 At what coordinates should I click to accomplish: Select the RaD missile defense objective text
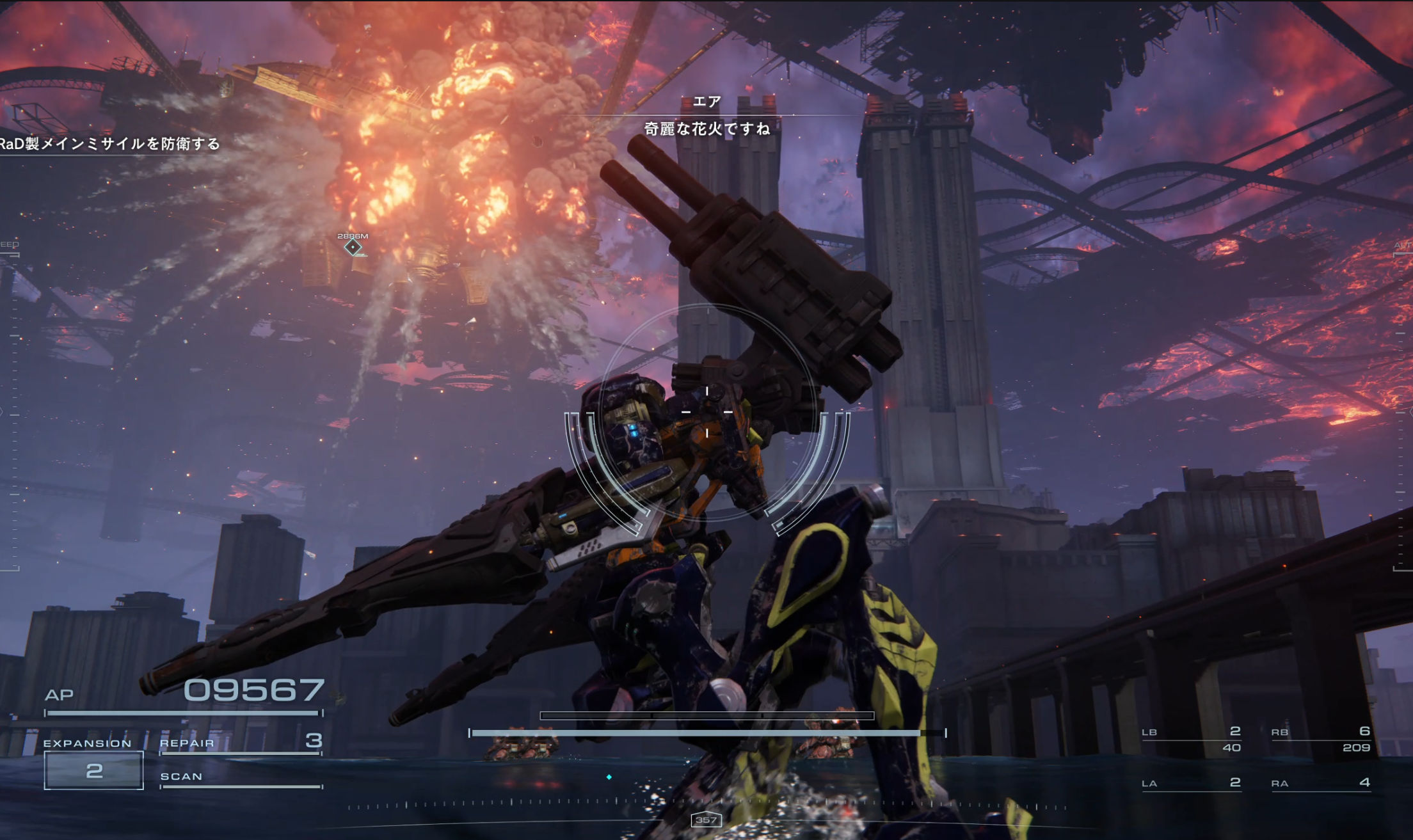[x=110, y=144]
